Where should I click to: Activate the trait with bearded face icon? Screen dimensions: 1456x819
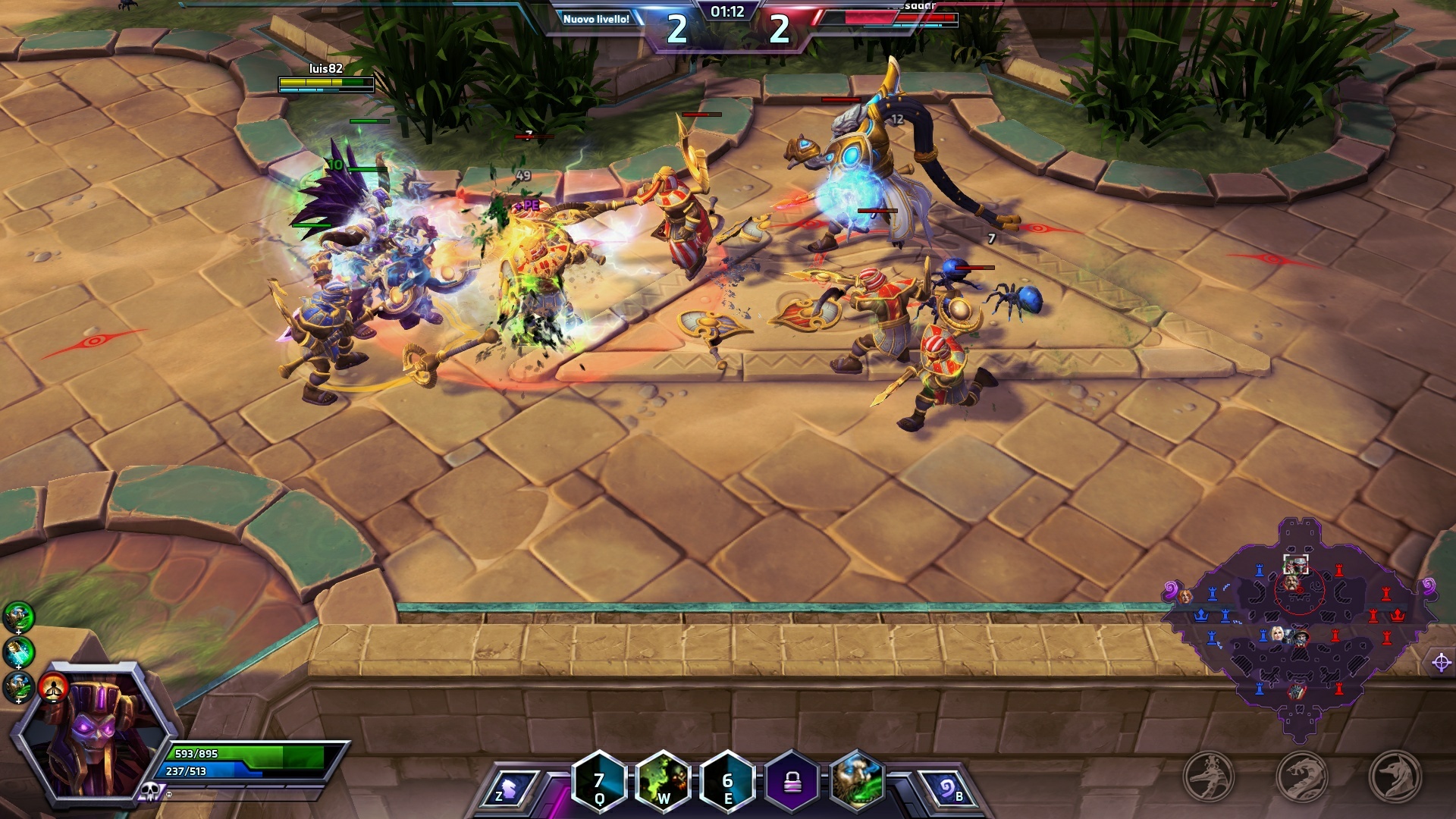[x=858, y=783]
